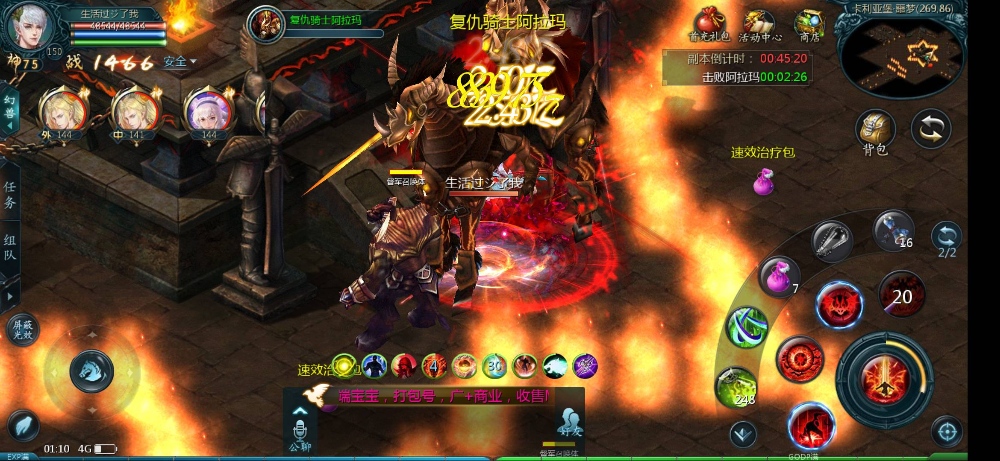Use the main sword attack skill
The image size is (1000, 461).
884,379
